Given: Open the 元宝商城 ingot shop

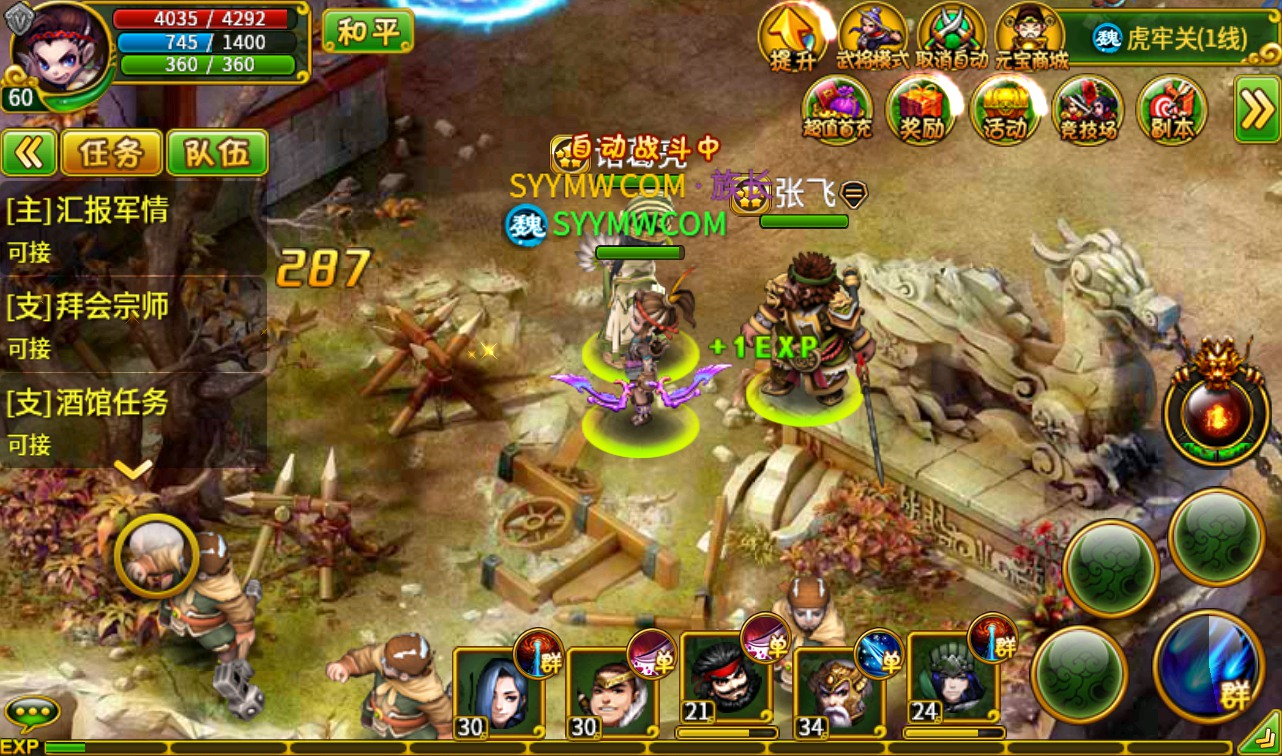Looking at the screenshot, I should pyautogui.click(x=1031, y=36).
